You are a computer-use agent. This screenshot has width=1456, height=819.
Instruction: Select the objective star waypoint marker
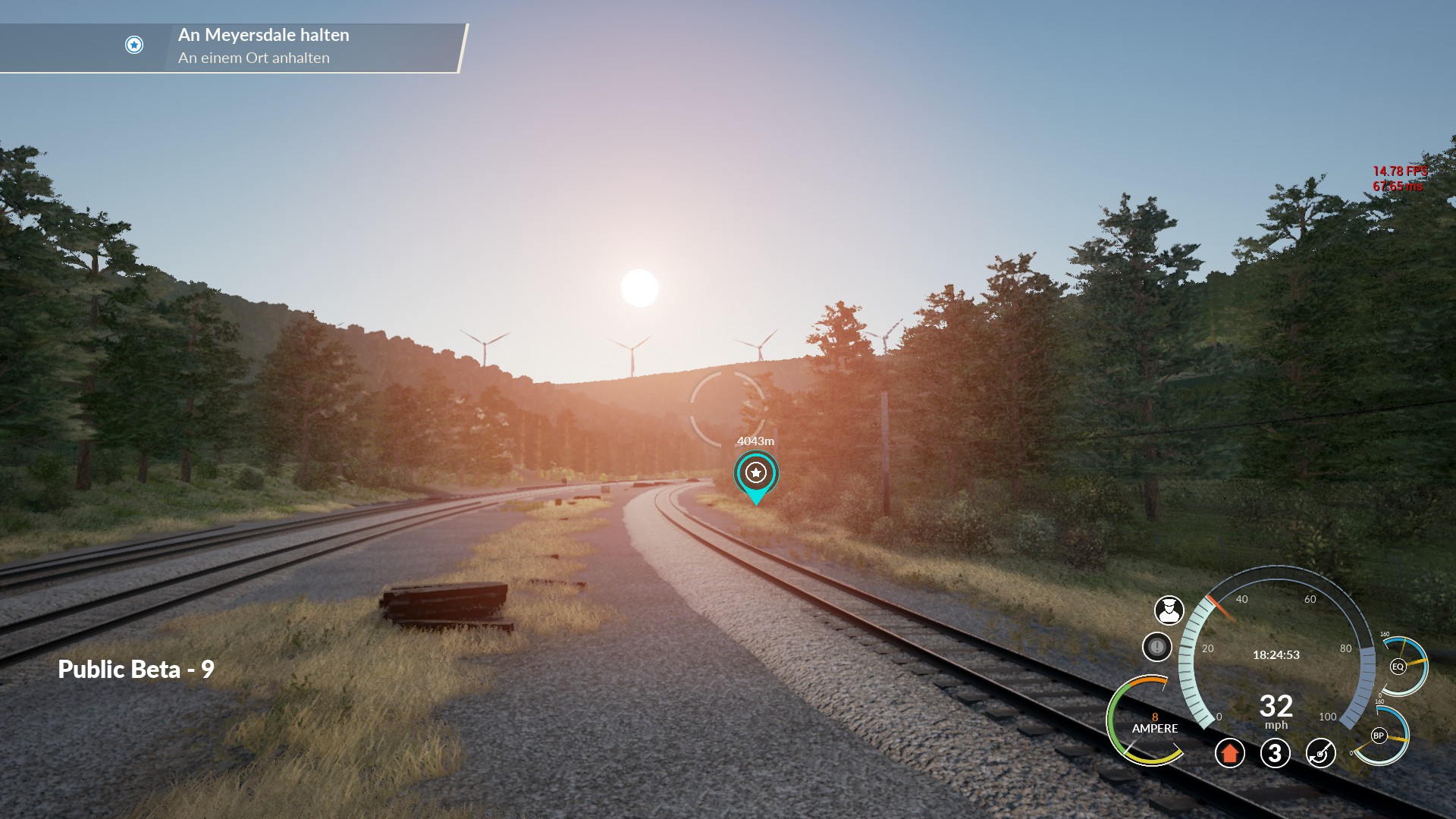coord(755,473)
